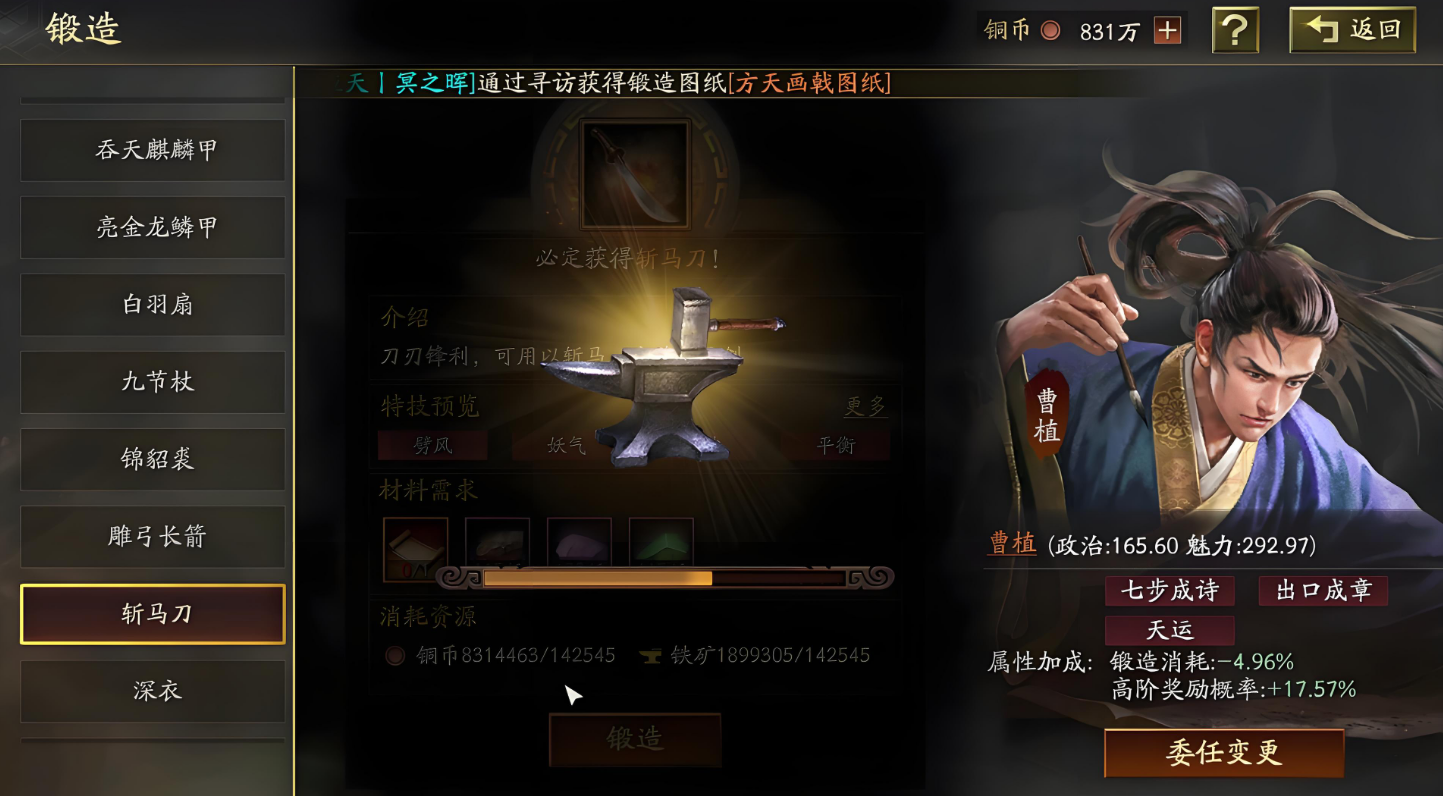This screenshot has width=1443, height=796.
Task: Click the 斩马刀 weapon icon at top
Action: 635,175
